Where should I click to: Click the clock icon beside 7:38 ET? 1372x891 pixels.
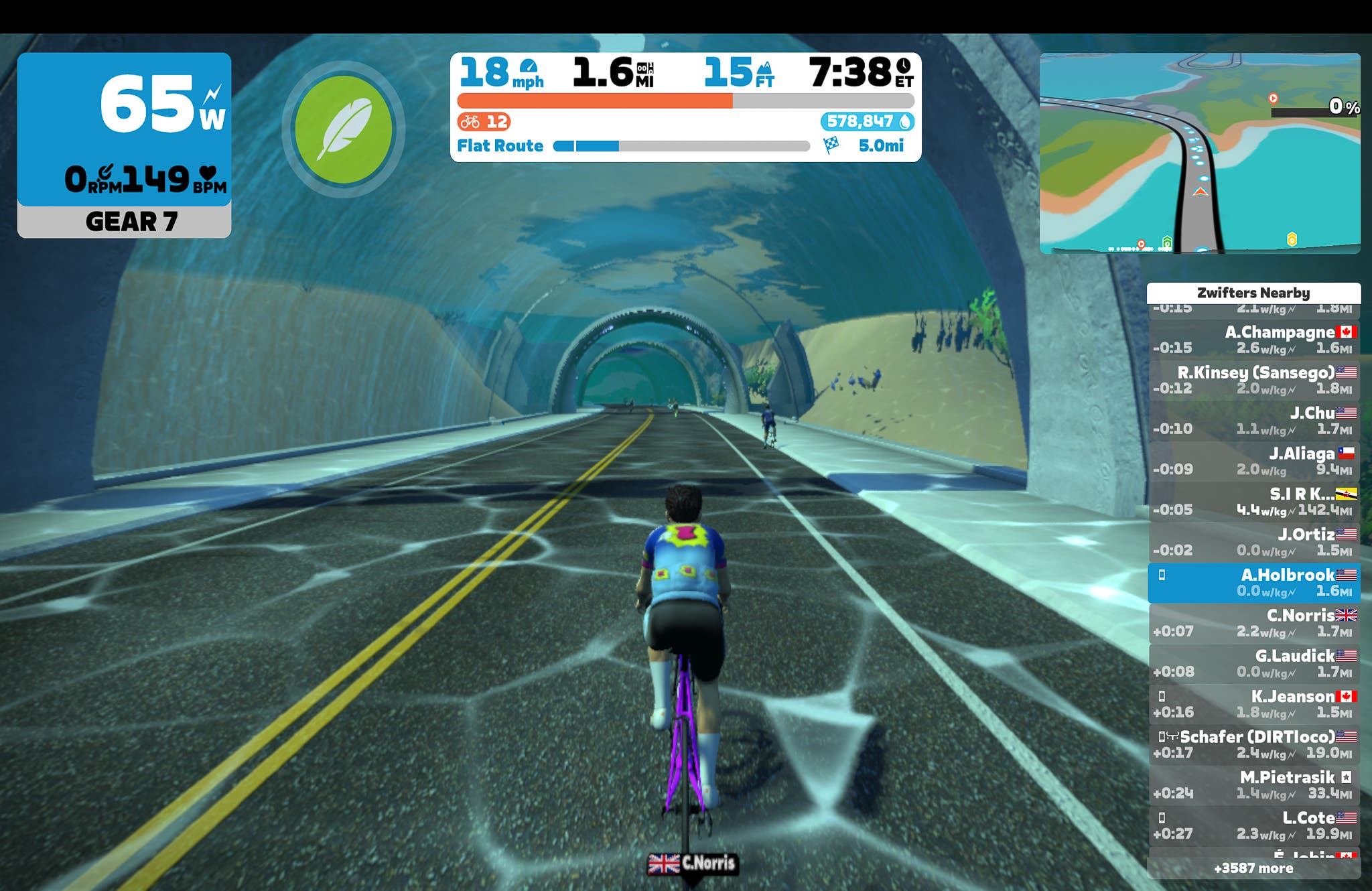click(904, 69)
